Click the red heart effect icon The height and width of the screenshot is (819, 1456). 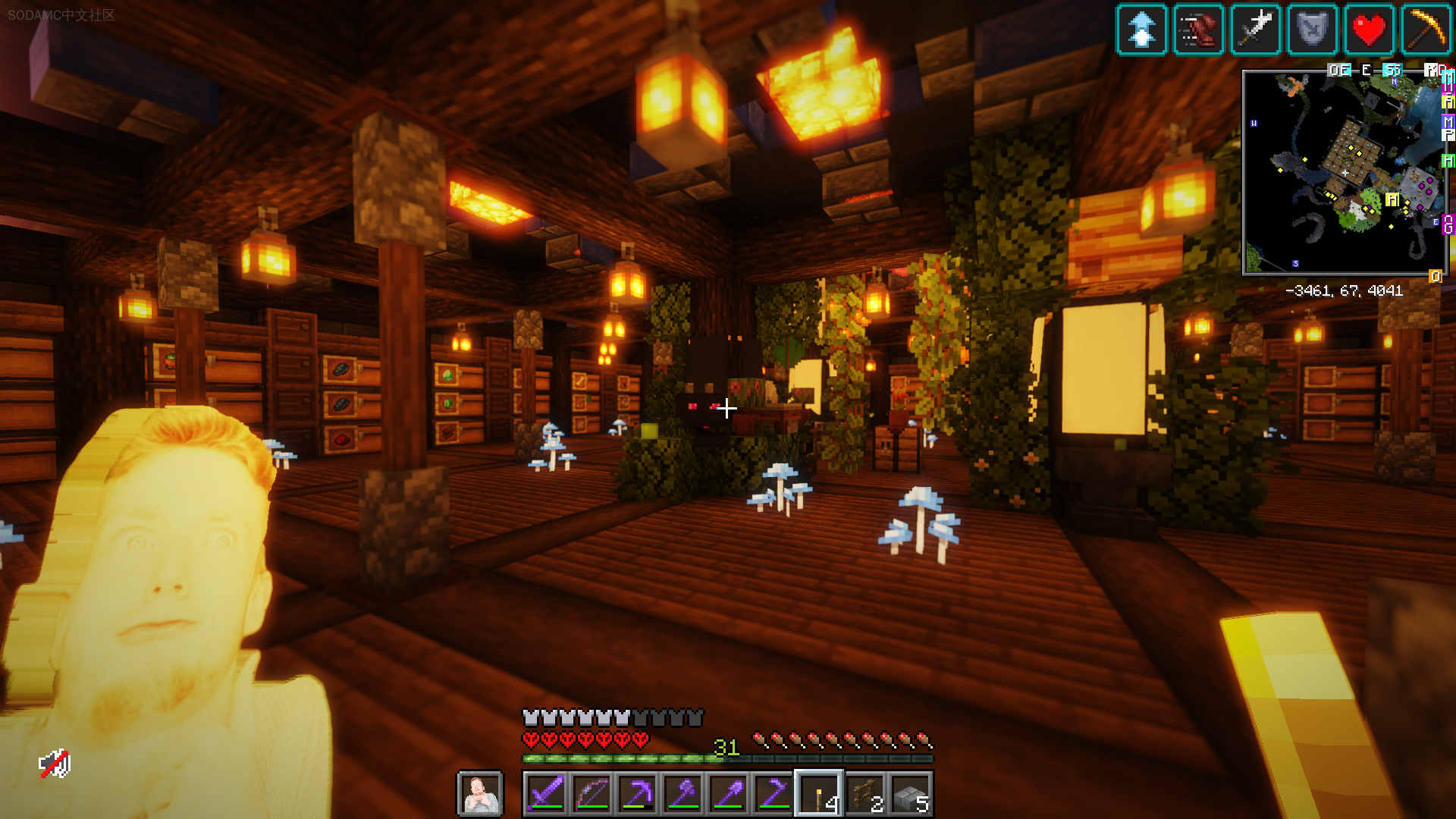pos(1369,30)
